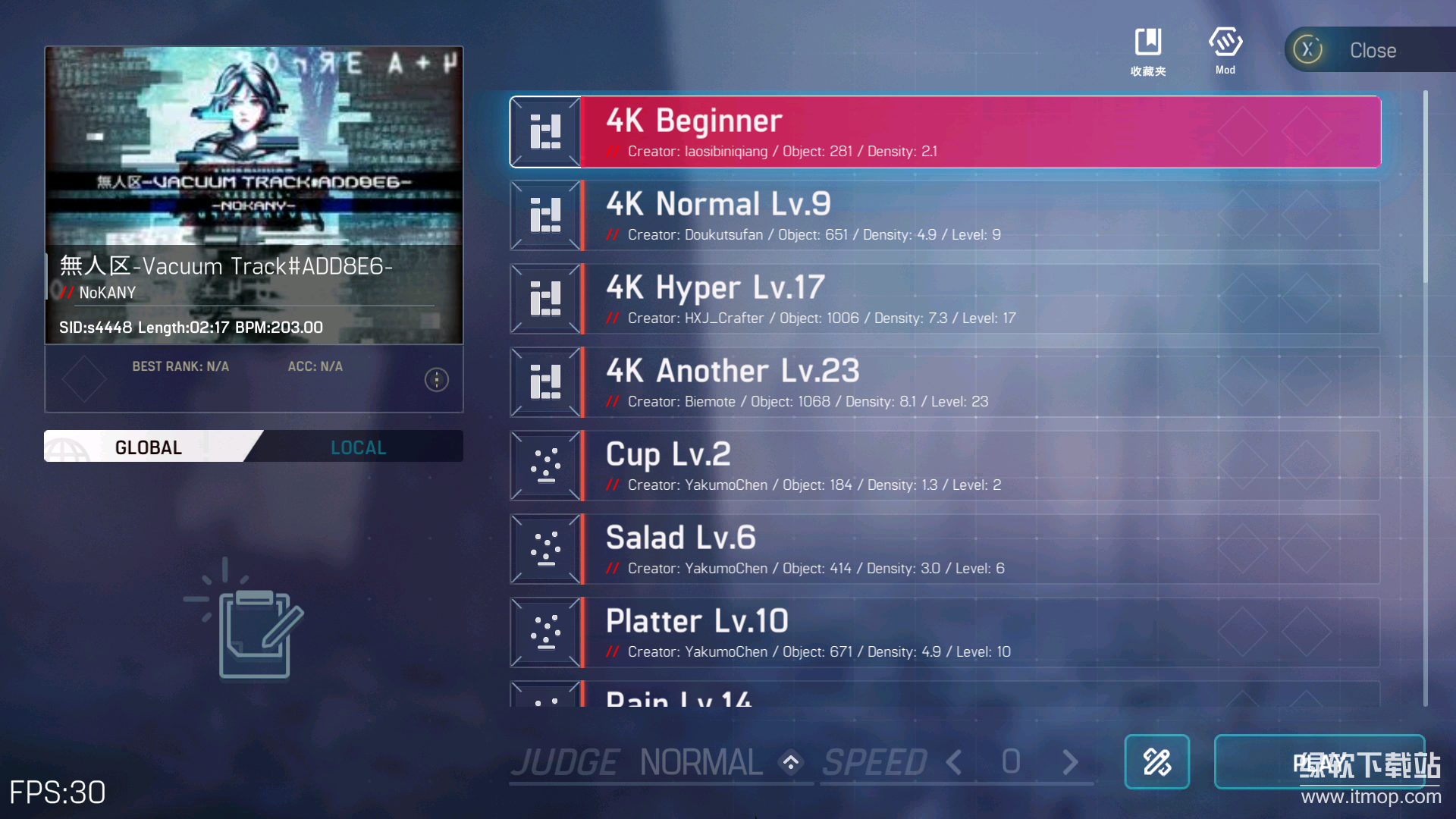Click the pencil-ruler customize button
The height and width of the screenshot is (819, 1456).
[x=1156, y=762]
